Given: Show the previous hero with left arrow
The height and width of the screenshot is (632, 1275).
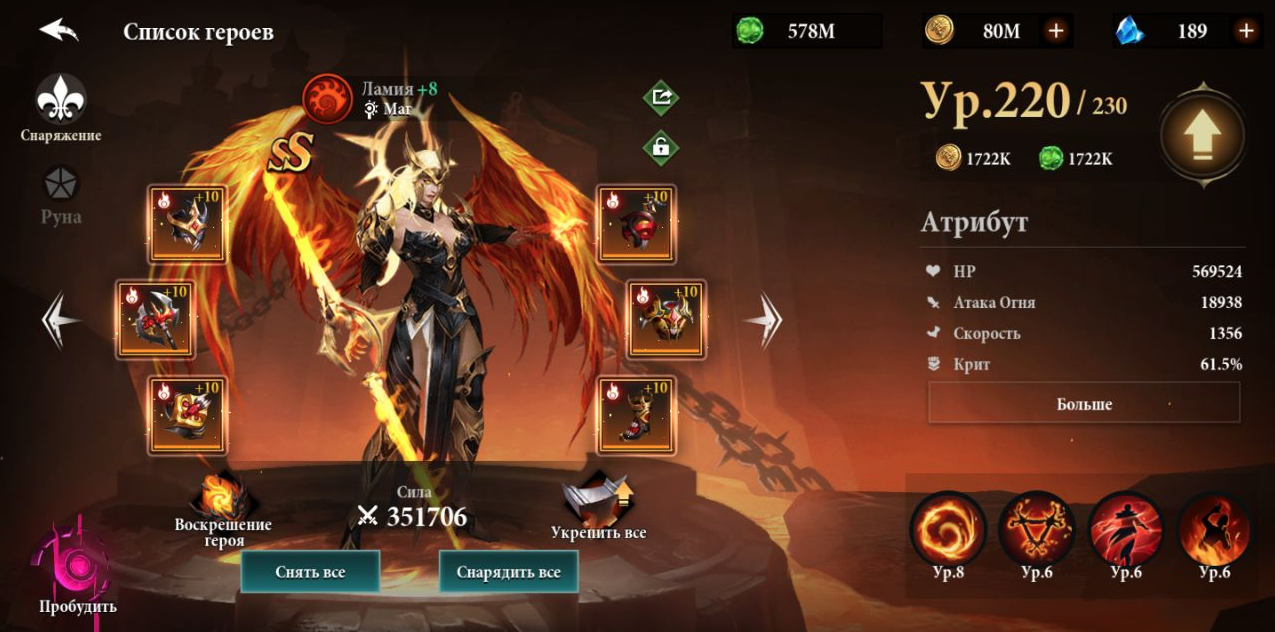Looking at the screenshot, I should coord(58,320).
